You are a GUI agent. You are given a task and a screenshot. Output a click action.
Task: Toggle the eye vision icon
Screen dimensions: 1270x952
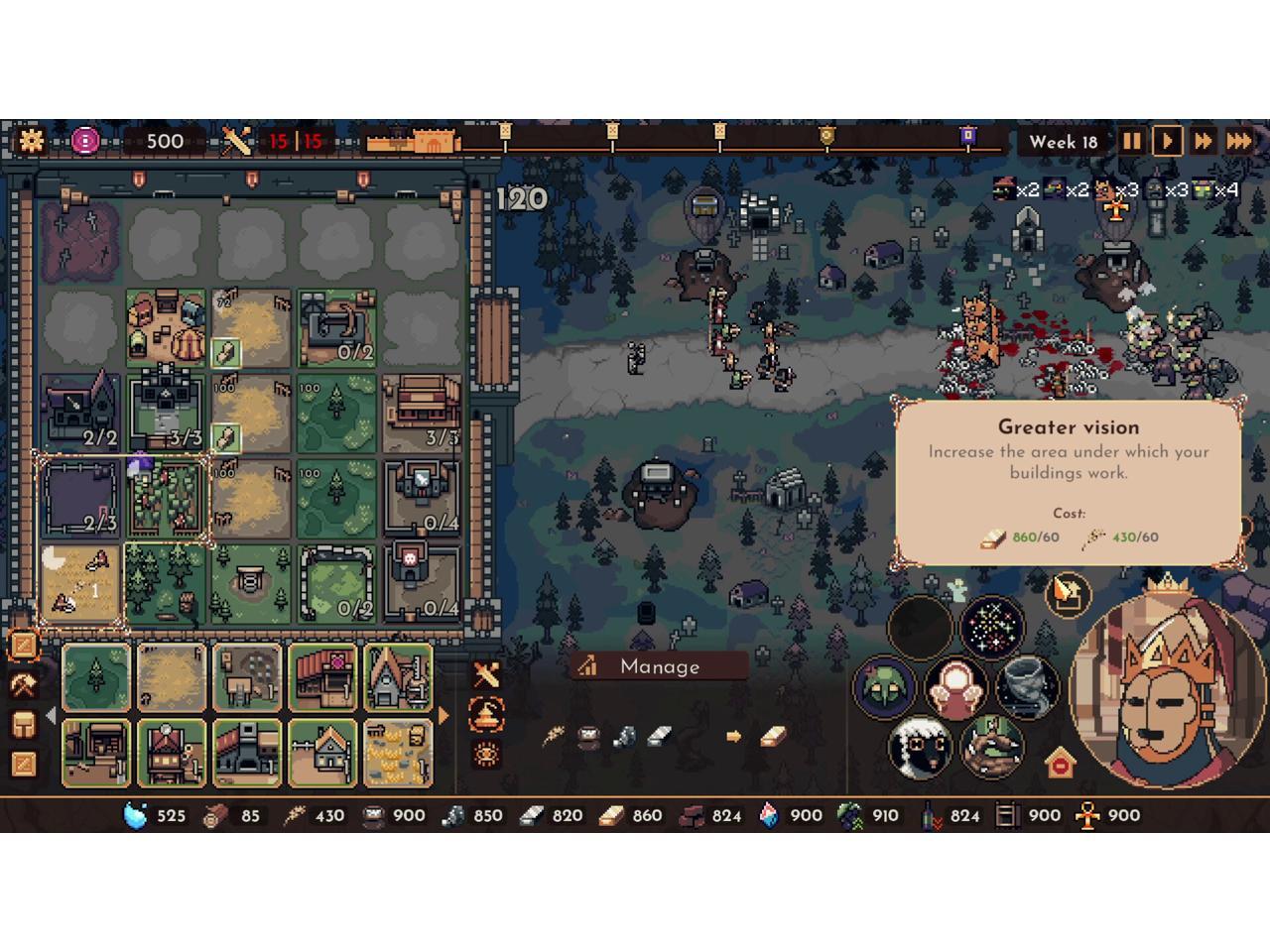click(486, 755)
